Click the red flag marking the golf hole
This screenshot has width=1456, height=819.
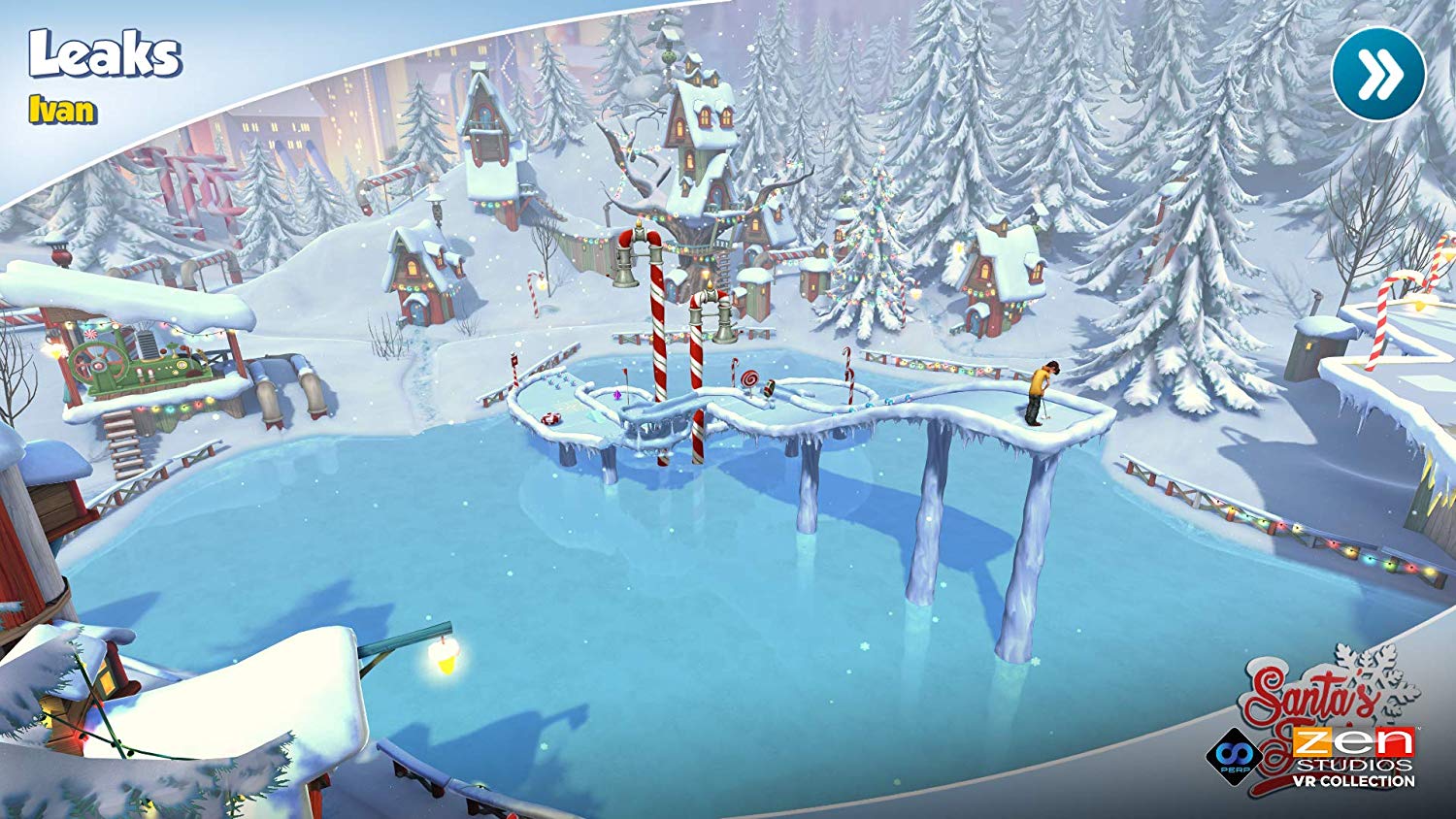click(626, 373)
